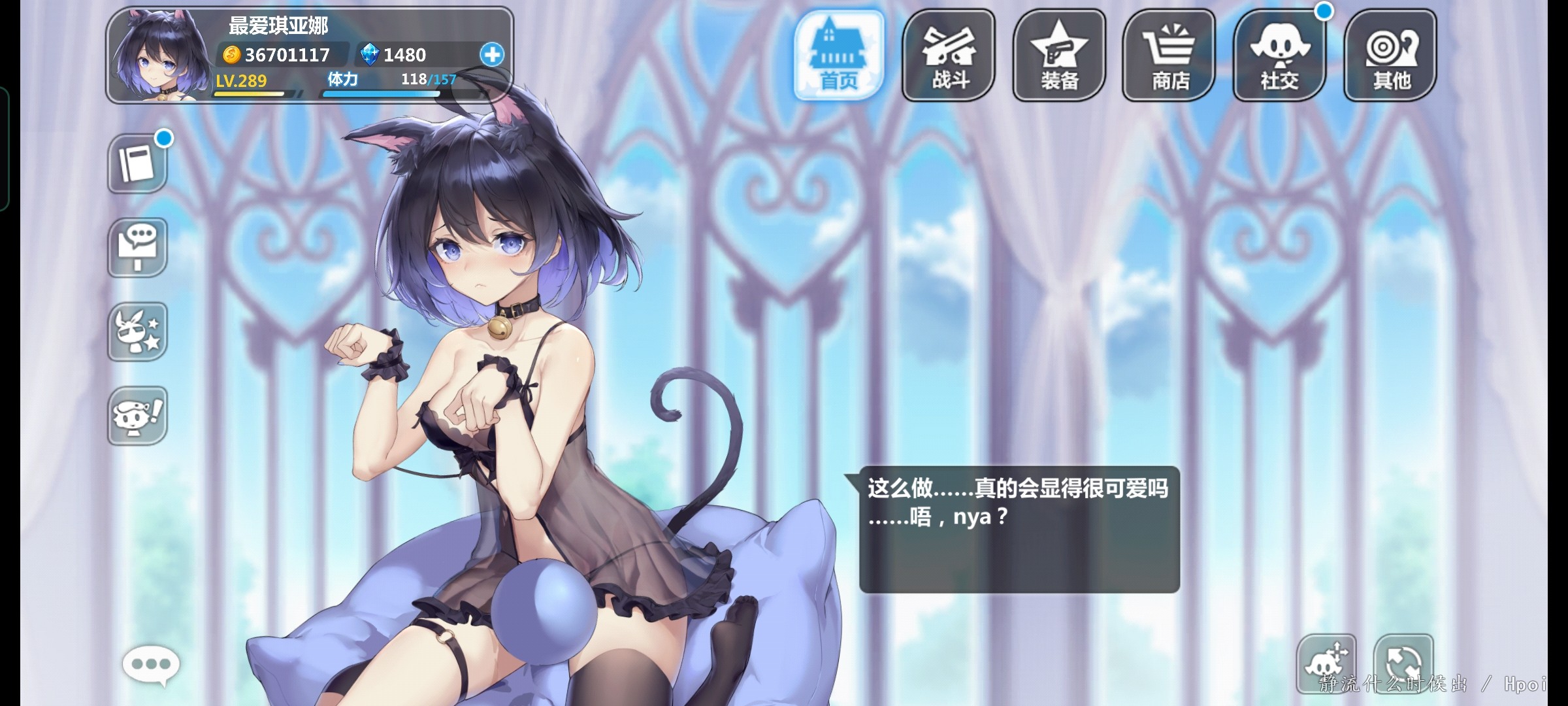Open the 战斗 battle tab
The image size is (1568, 706).
[949, 55]
